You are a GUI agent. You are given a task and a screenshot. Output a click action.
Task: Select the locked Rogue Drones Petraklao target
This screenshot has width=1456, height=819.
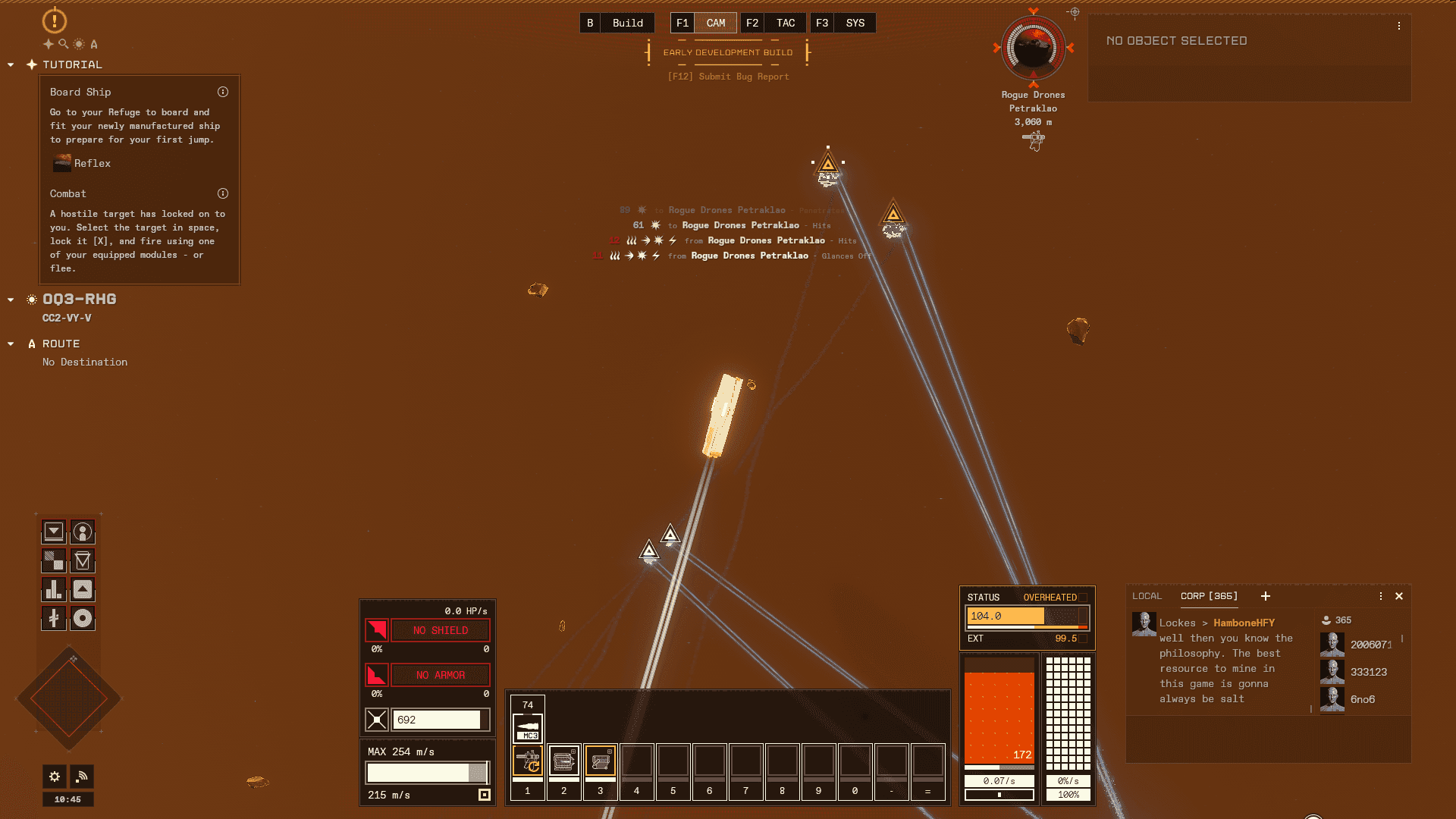(1033, 48)
